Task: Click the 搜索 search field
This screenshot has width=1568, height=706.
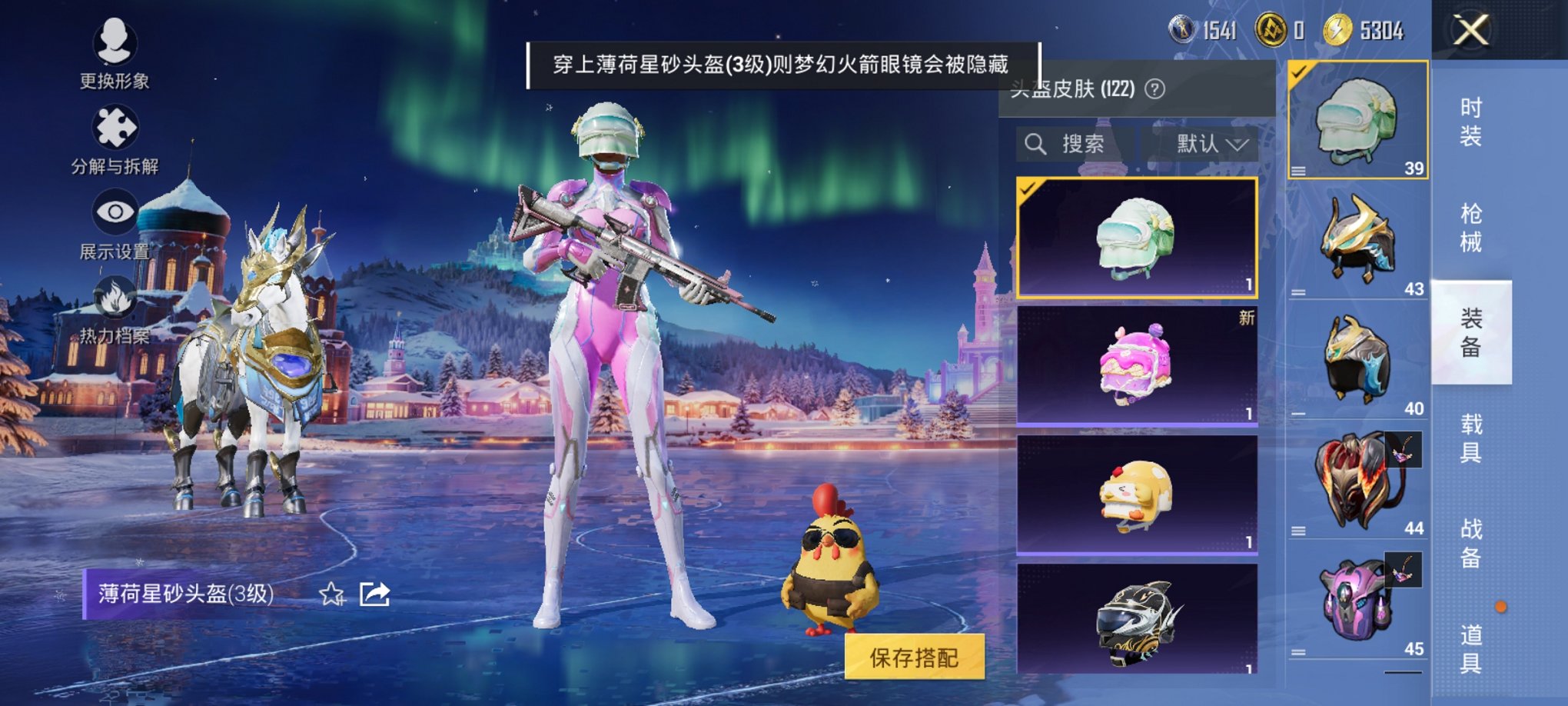Action: [x=1084, y=145]
